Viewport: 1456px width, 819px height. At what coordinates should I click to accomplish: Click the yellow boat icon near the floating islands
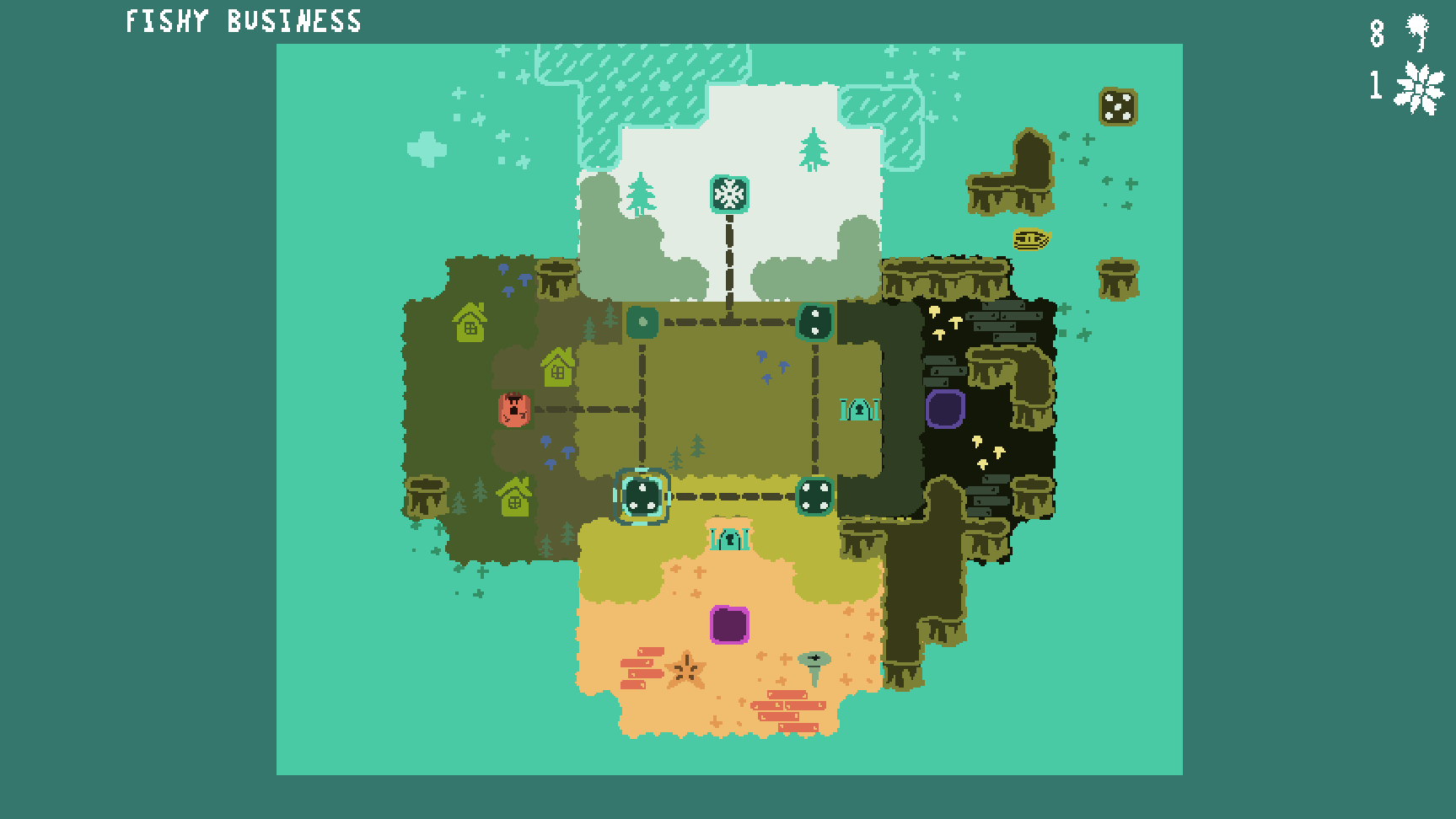tap(1030, 240)
